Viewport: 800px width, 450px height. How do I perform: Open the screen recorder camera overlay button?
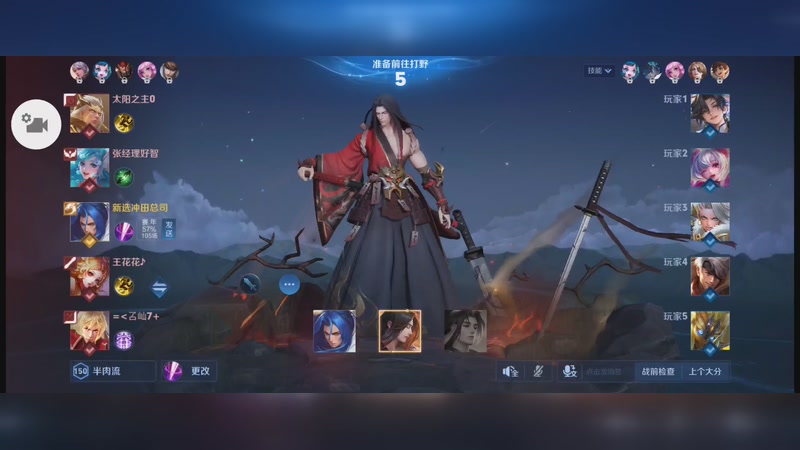(36, 124)
